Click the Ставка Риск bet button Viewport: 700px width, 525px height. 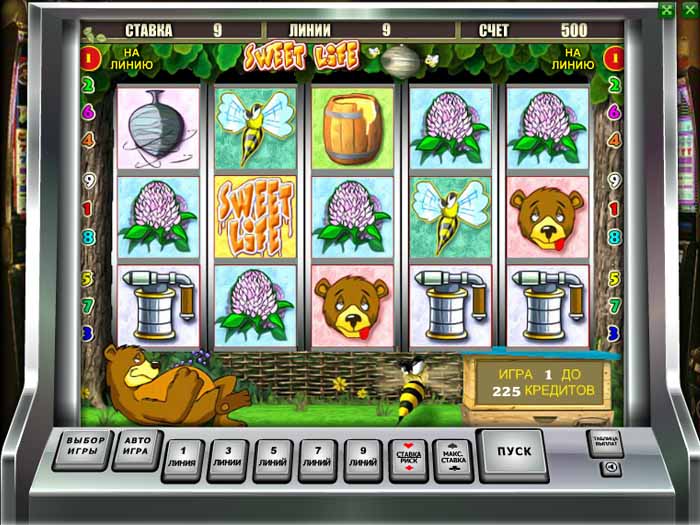pyautogui.click(x=409, y=458)
